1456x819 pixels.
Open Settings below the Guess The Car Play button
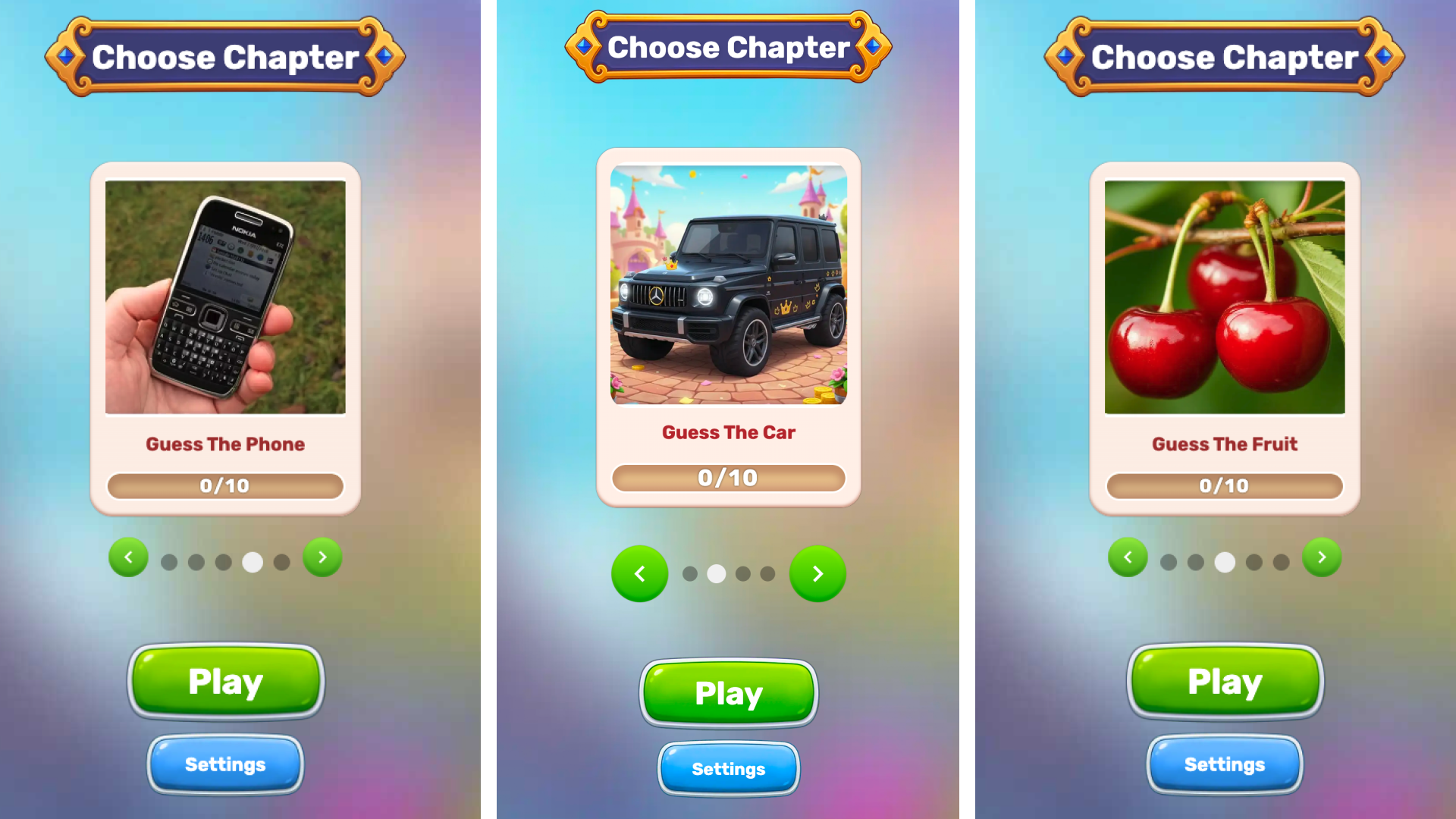[x=728, y=769]
